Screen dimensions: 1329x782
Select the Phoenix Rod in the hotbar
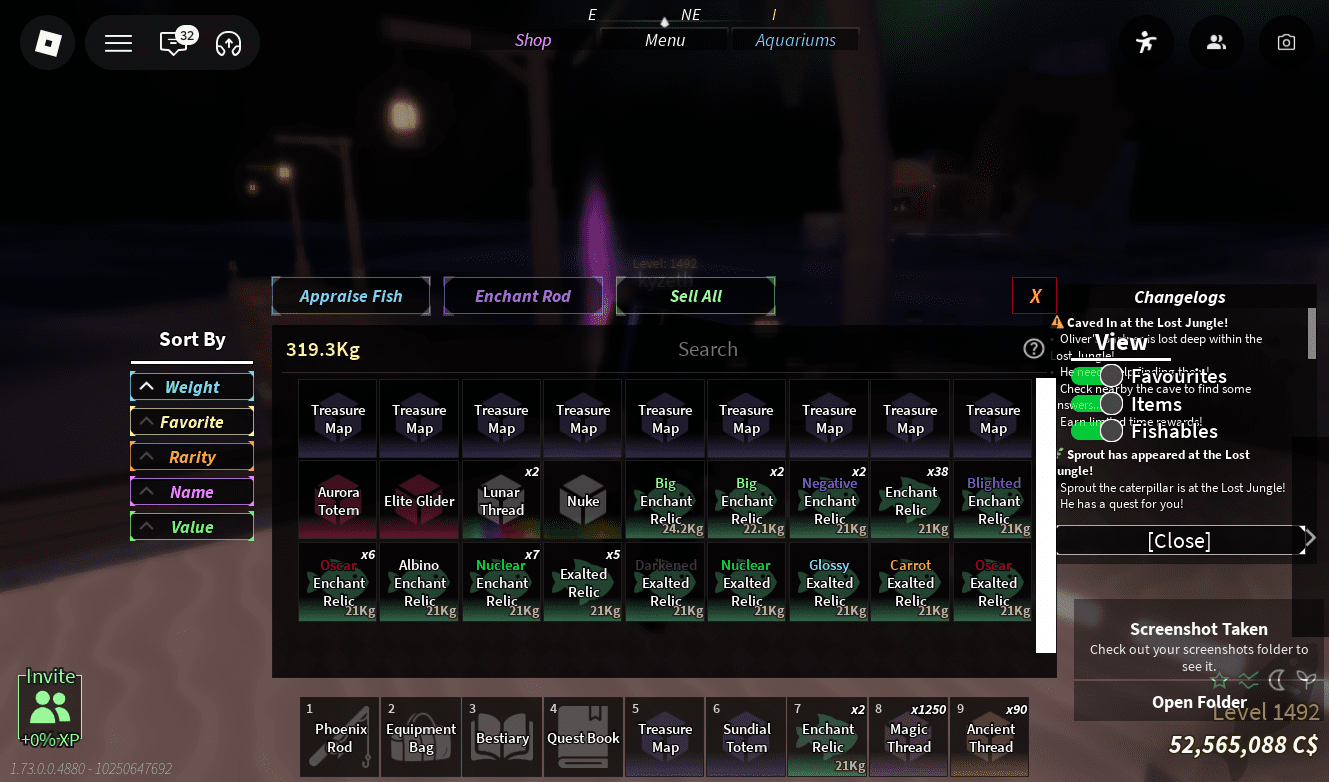[339, 737]
